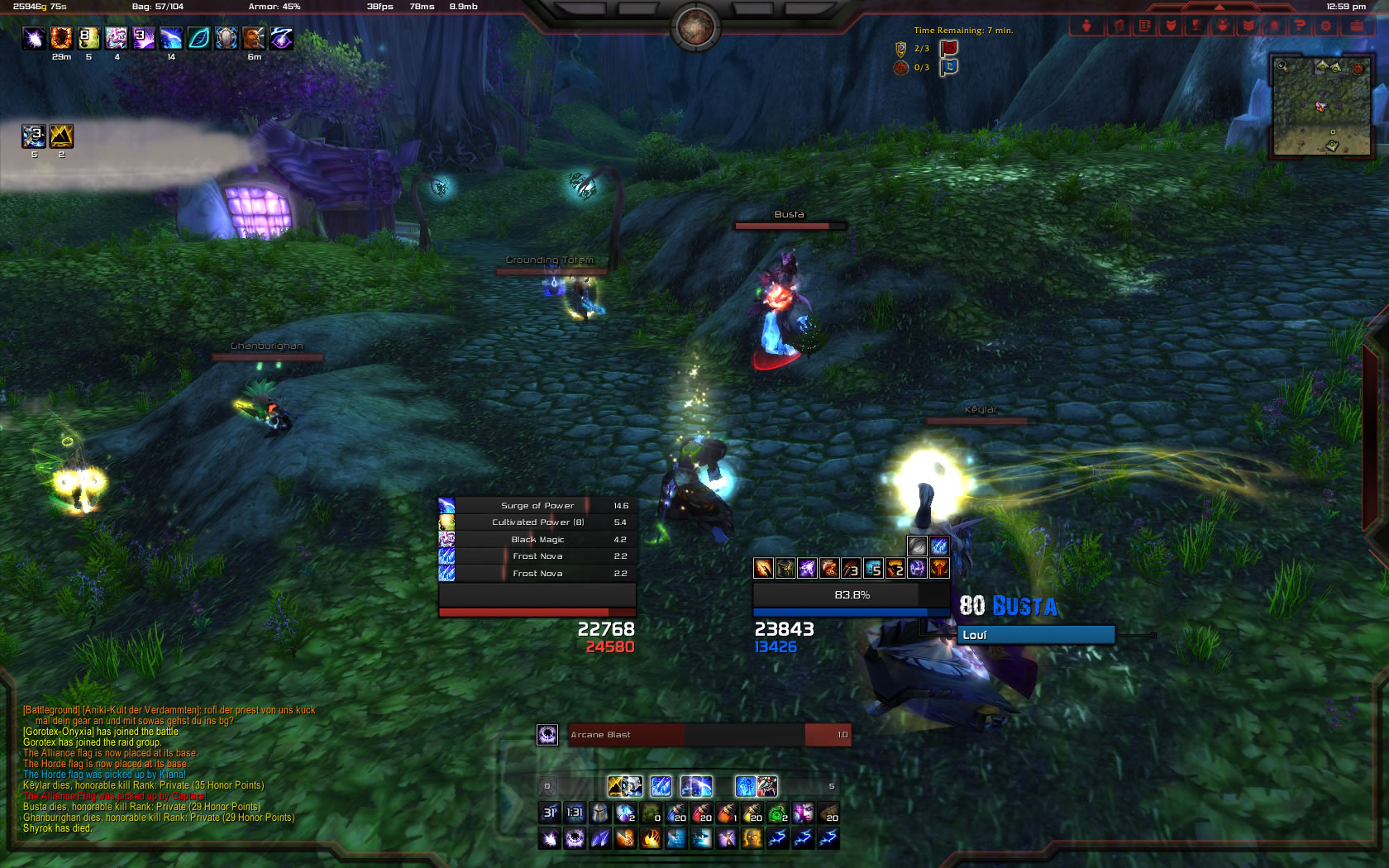Image resolution: width=1389 pixels, height=868 pixels.
Task: Cast Arcane Blast from the bottom action bar
Action: [x=575, y=839]
